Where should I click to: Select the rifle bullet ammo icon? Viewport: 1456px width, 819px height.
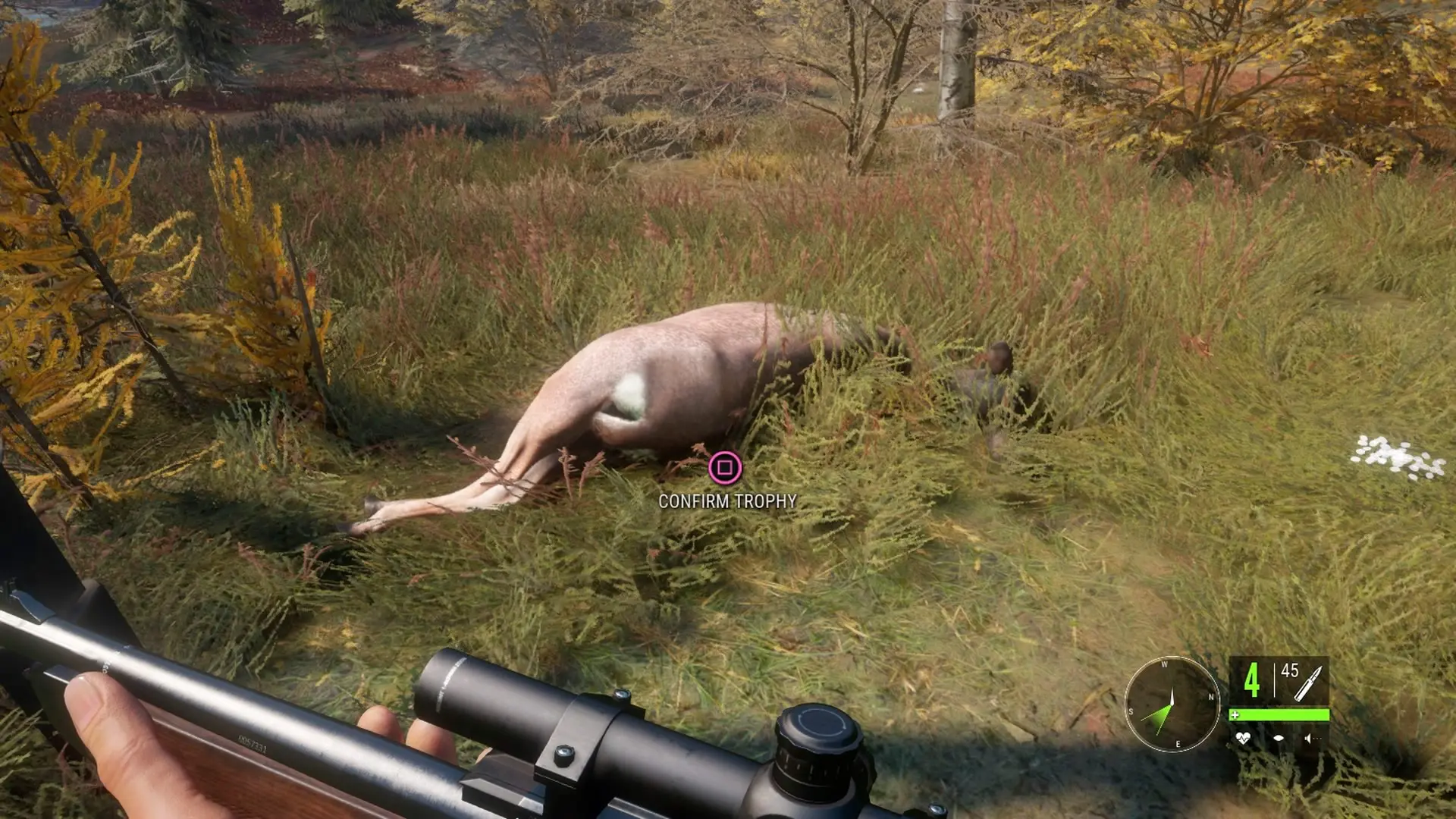[x=1308, y=682]
